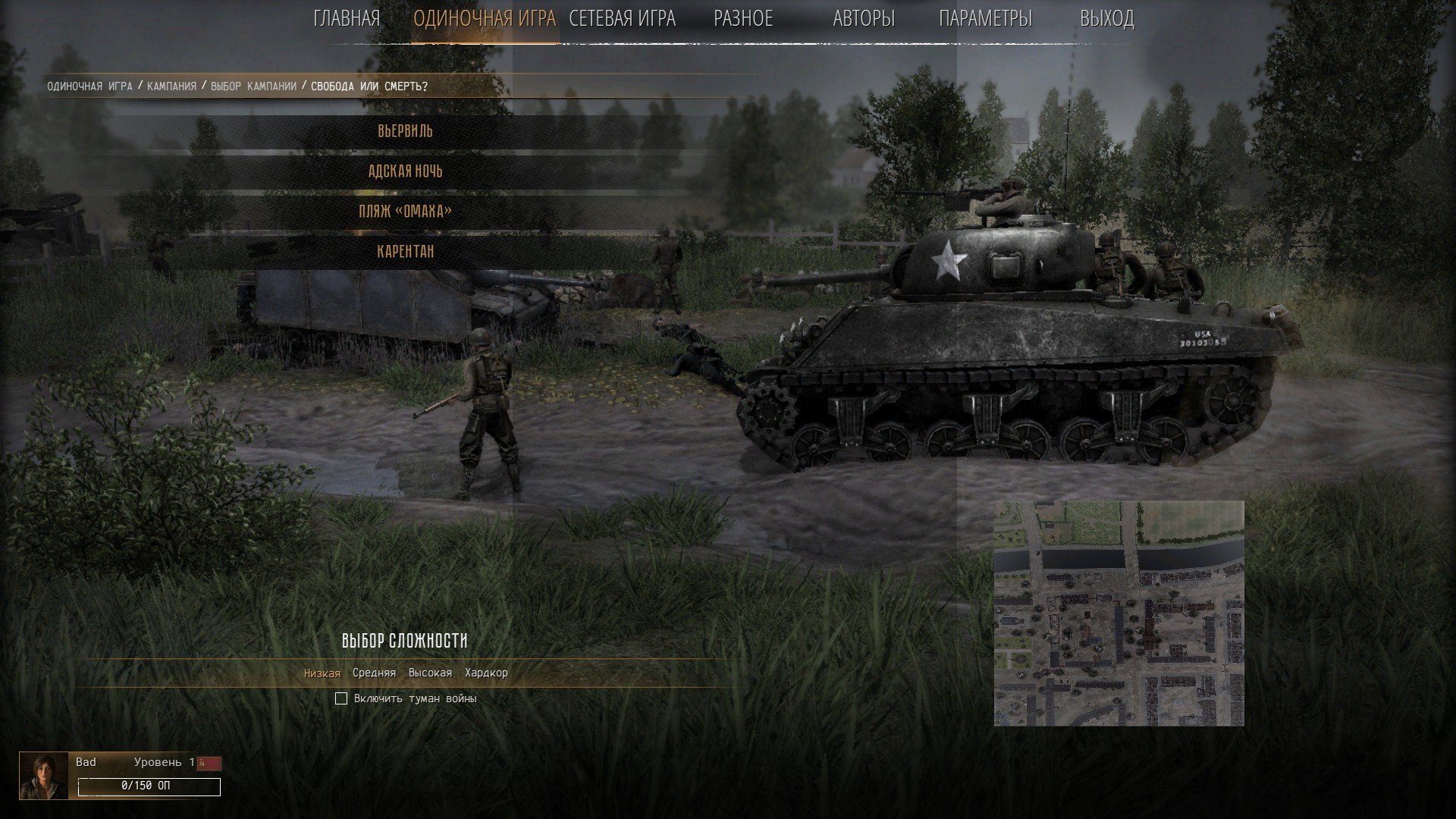The height and width of the screenshot is (819, 1456).
Task: Return to Выбор кампании breadcrumb
Action: (253, 86)
